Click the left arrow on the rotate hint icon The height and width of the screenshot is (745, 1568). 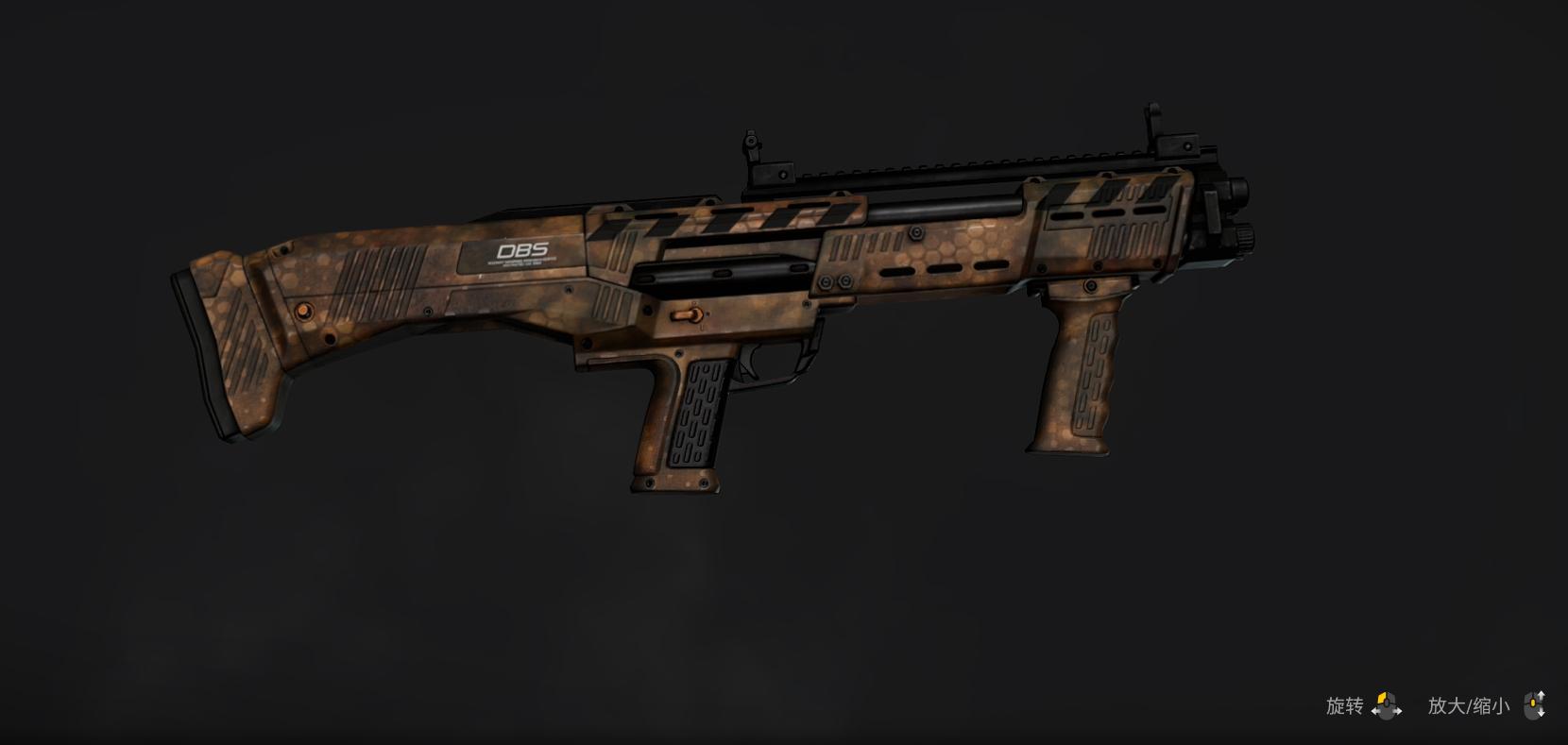[1375, 710]
